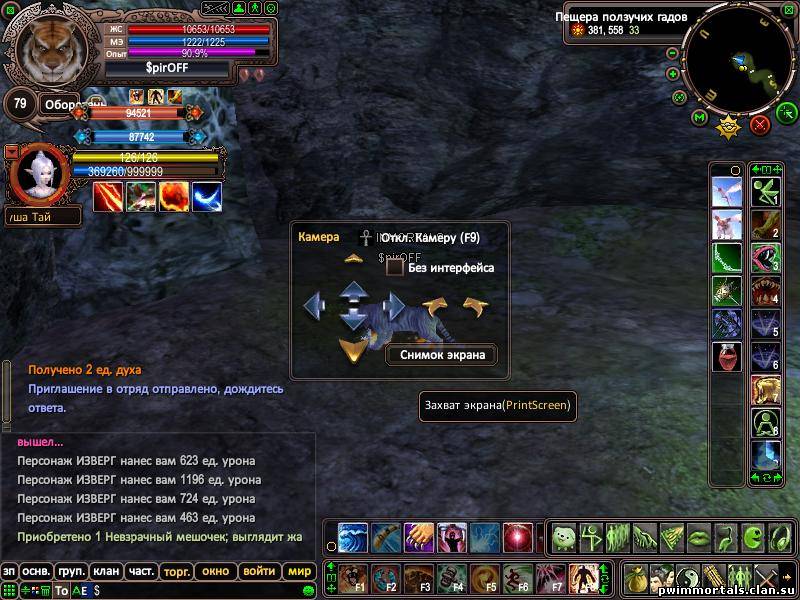Click the yin-yang icon in bottom menu
Screen dimensions: 800x600
[688, 578]
